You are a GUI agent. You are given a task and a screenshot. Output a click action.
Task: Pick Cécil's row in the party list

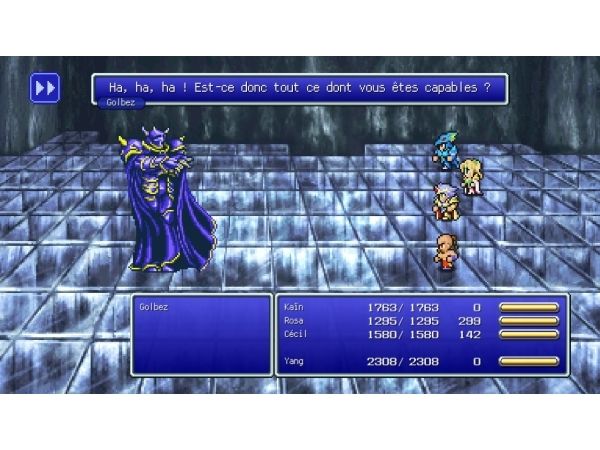[420, 334]
